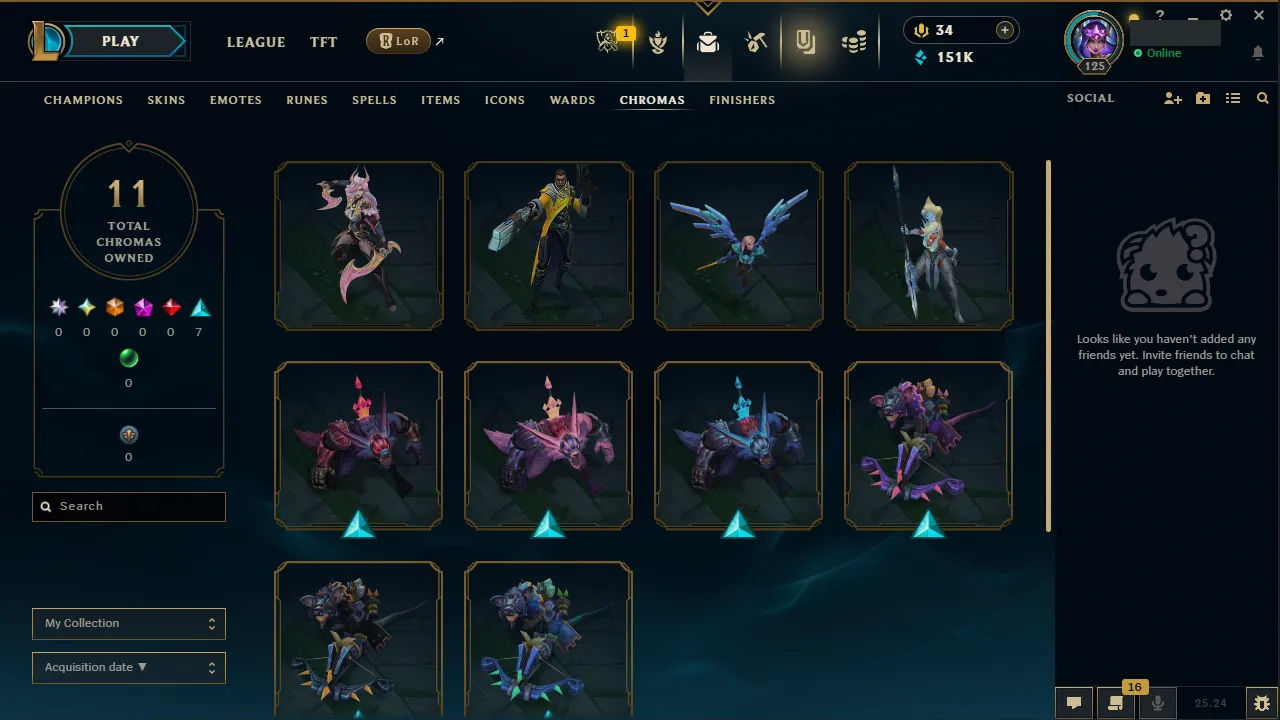Open the My Collection dropdown
Image resolution: width=1280 pixels, height=720 pixels.
tap(128, 623)
